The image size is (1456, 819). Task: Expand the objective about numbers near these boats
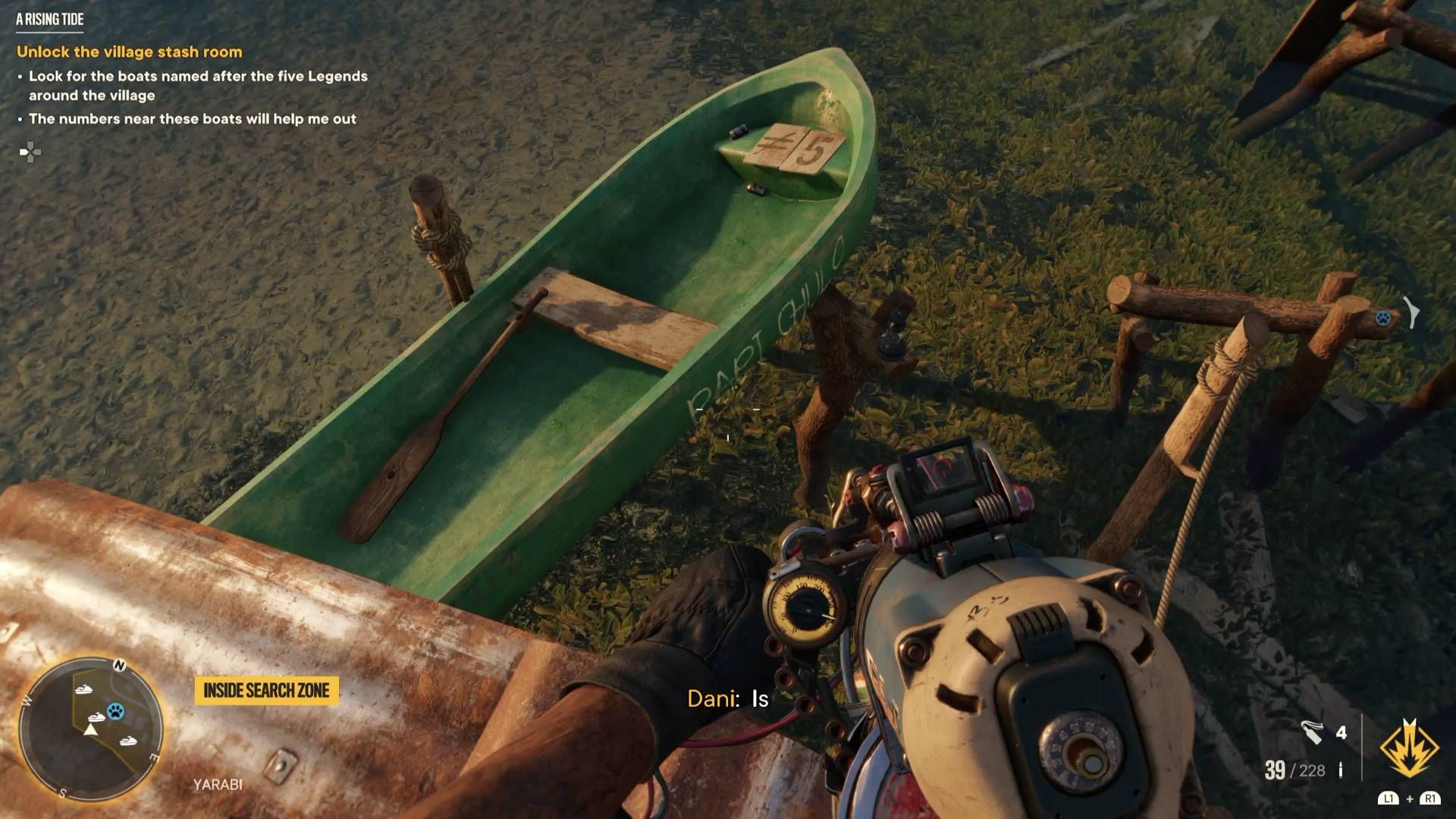(x=193, y=118)
